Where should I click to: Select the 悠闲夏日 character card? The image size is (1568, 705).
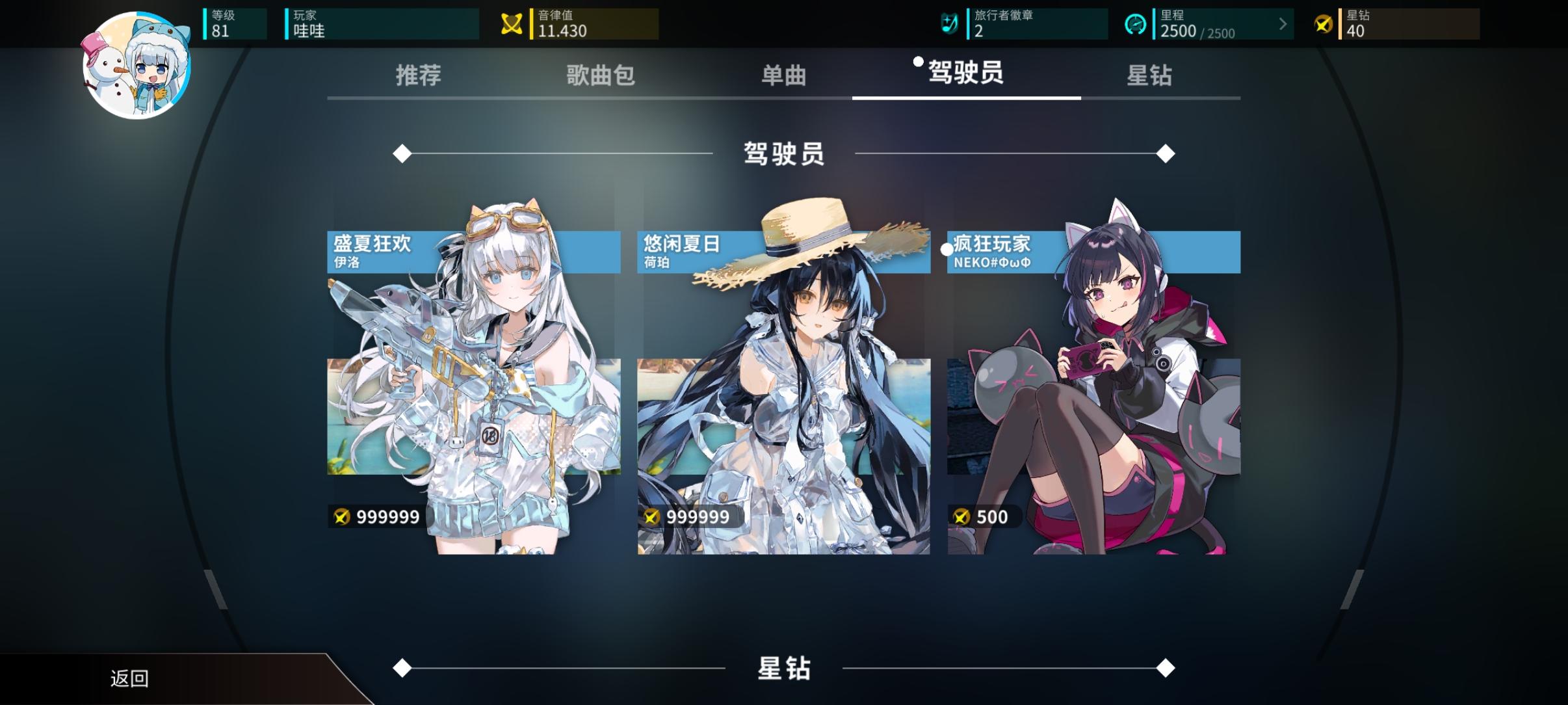pyautogui.click(x=783, y=390)
